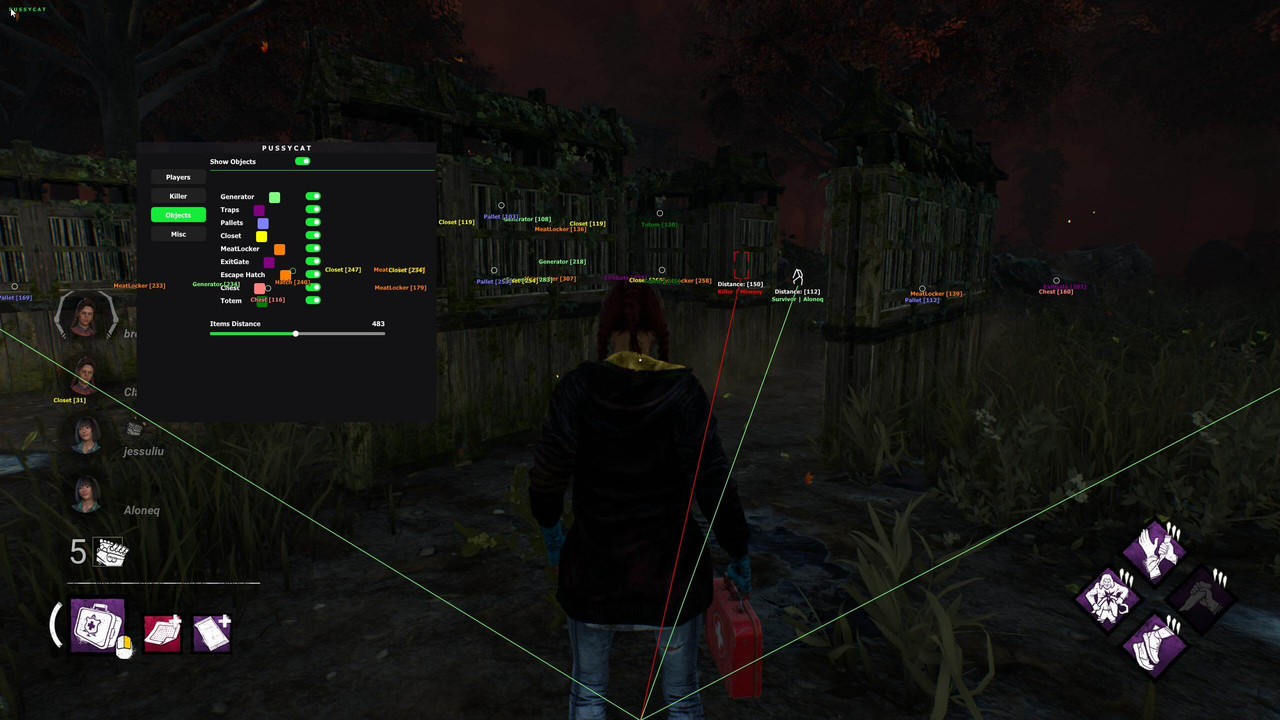Click Aloneq's survivor portrait

coord(85,494)
